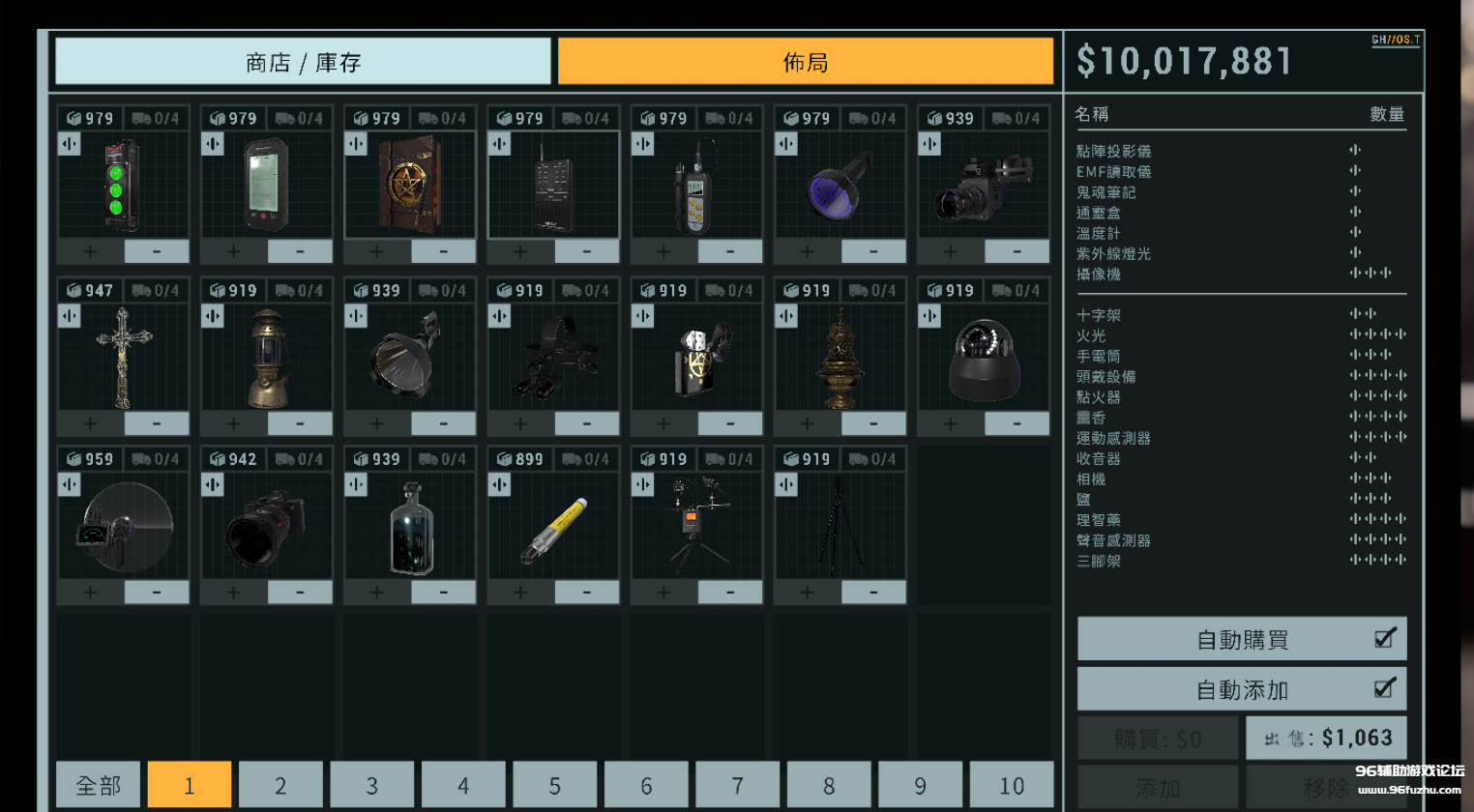
Task: Select the ghost writing book item
Action: [x=409, y=188]
